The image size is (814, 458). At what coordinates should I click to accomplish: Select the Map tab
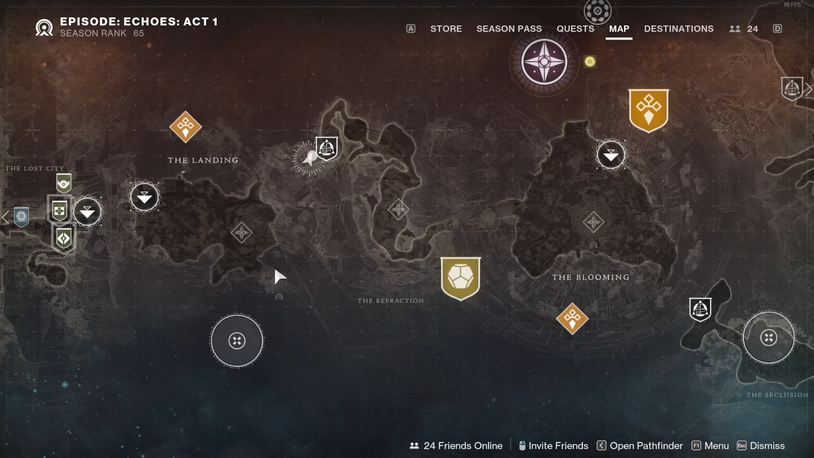click(619, 29)
